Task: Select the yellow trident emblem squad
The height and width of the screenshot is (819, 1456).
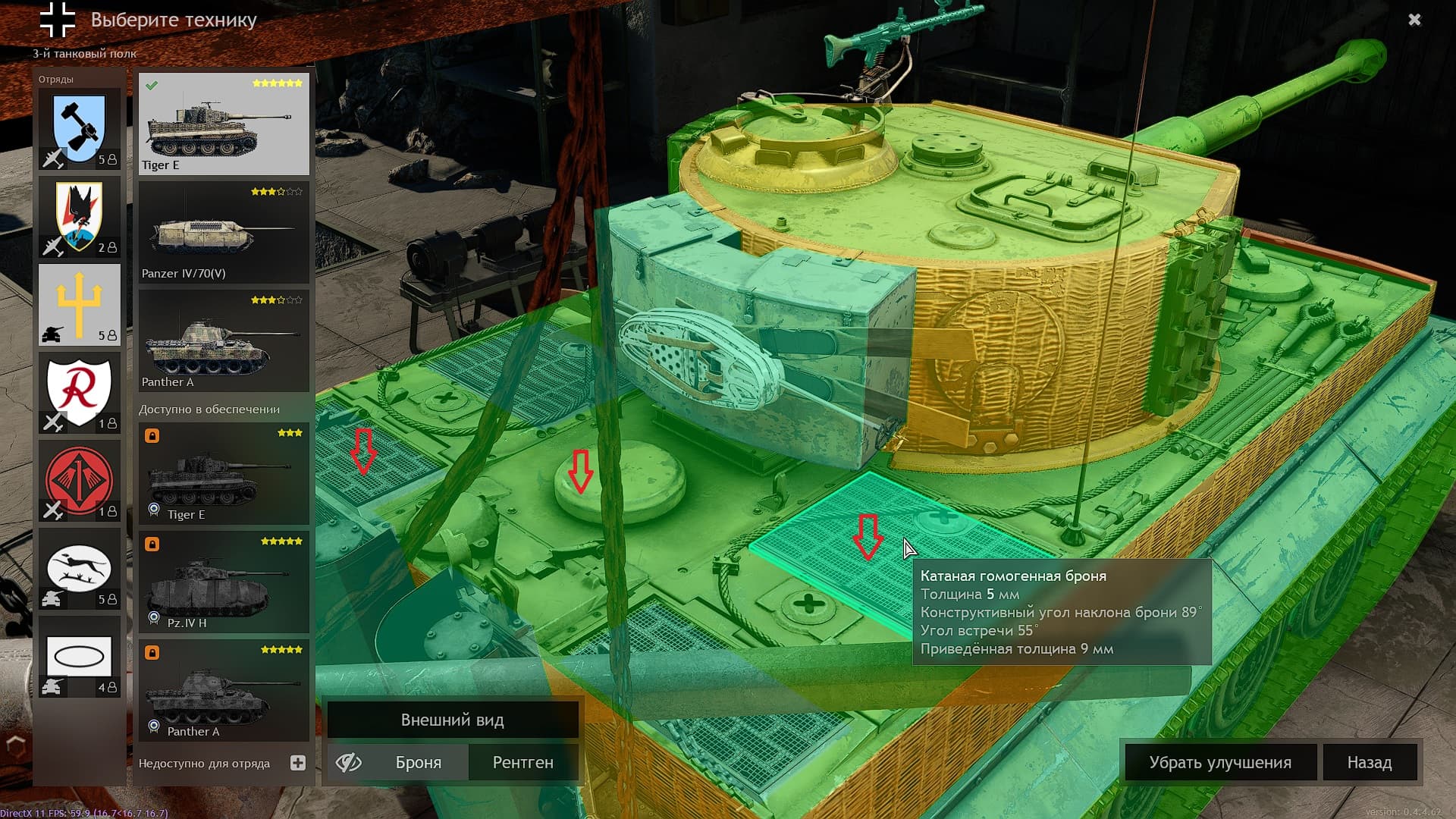Action: click(x=80, y=305)
